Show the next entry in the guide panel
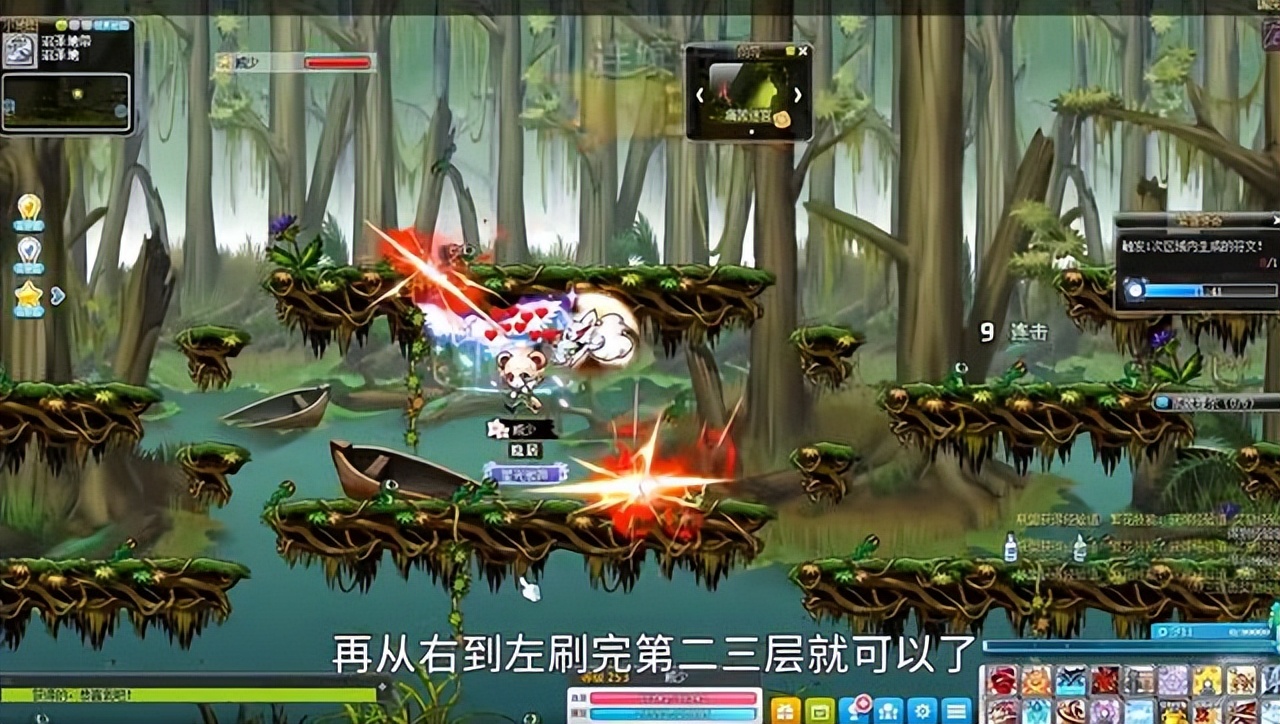 [797, 95]
